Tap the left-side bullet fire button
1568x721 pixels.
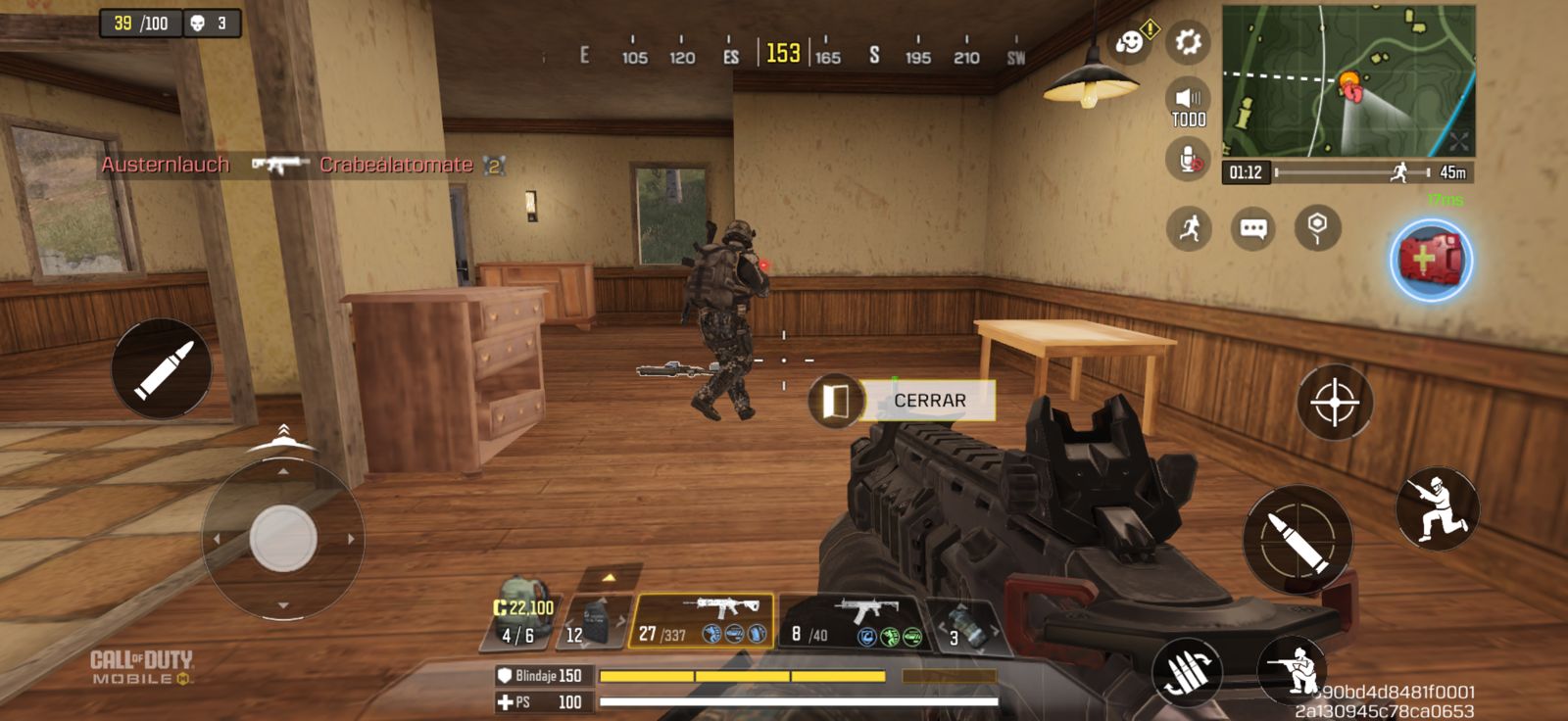click(161, 368)
